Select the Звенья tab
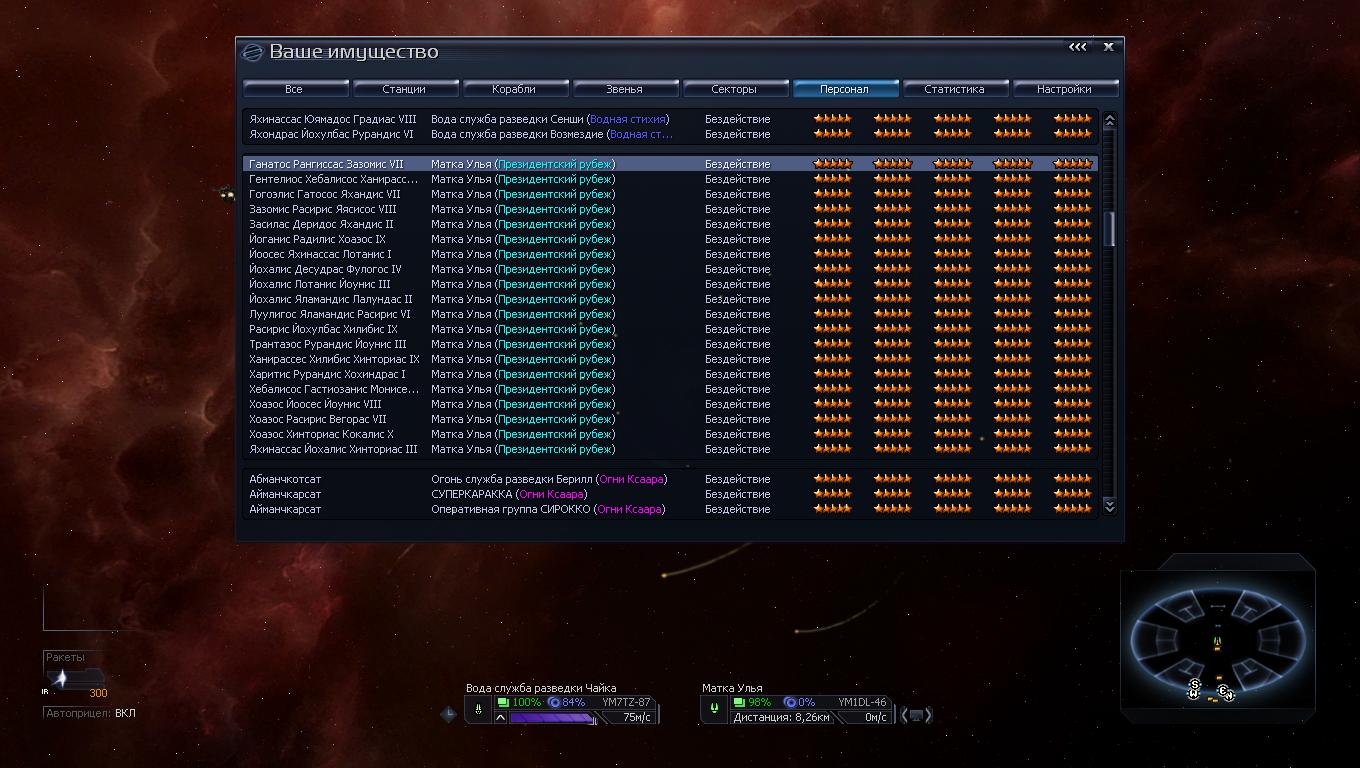The height and width of the screenshot is (768, 1360). click(x=624, y=89)
